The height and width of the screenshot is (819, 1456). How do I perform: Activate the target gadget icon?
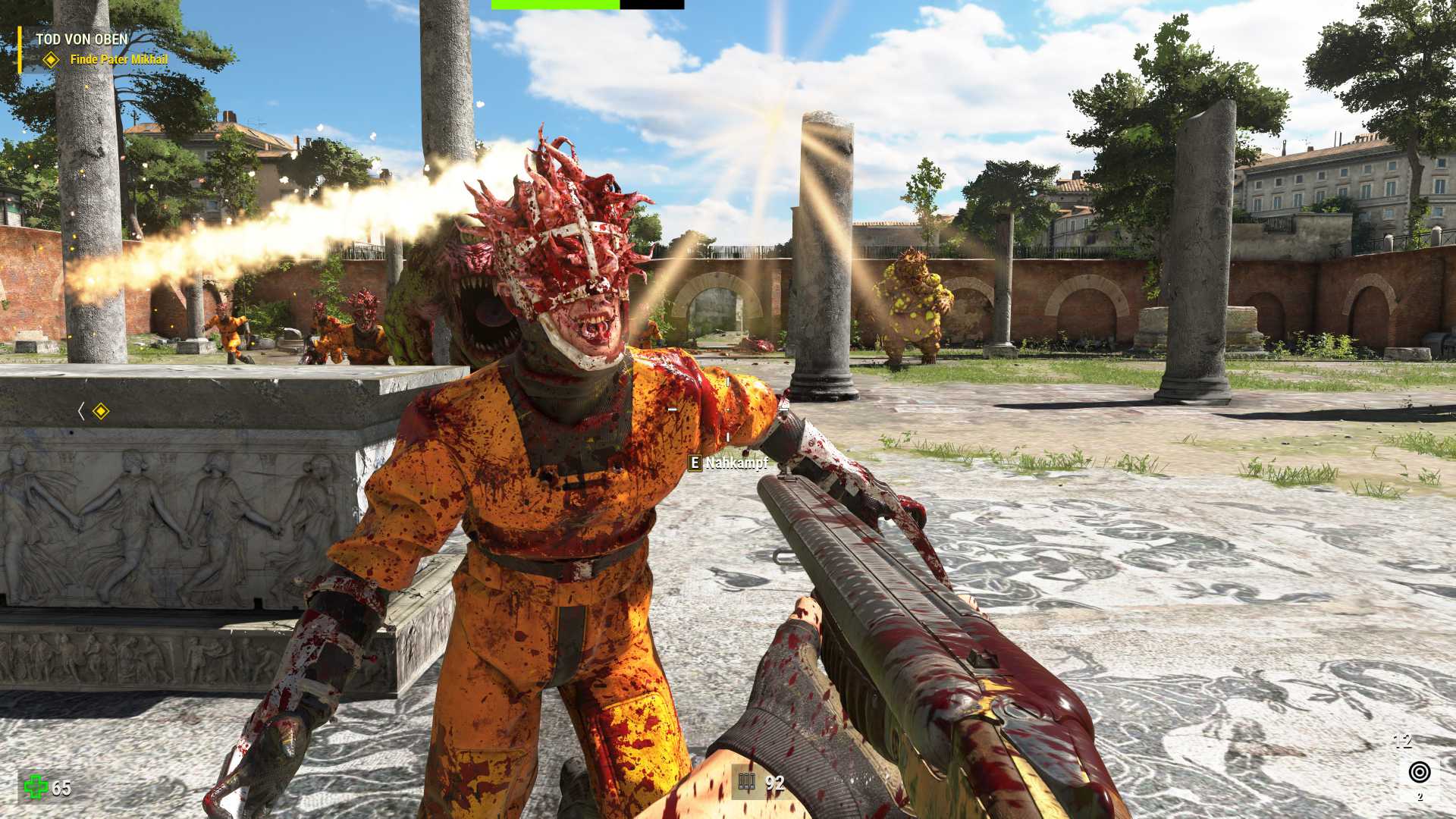click(x=1419, y=772)
